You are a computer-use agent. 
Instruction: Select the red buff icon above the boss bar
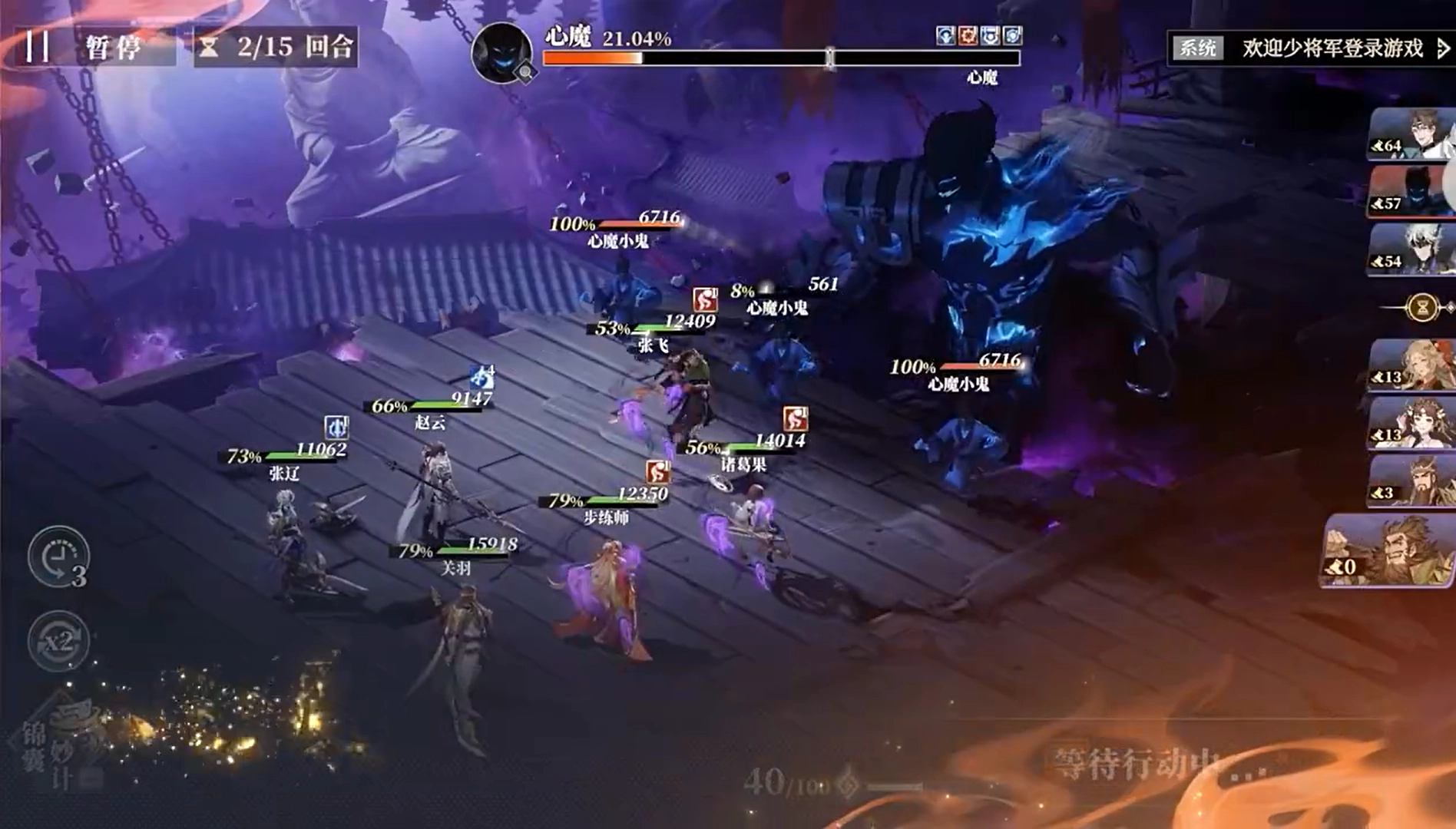pos(968,36)
